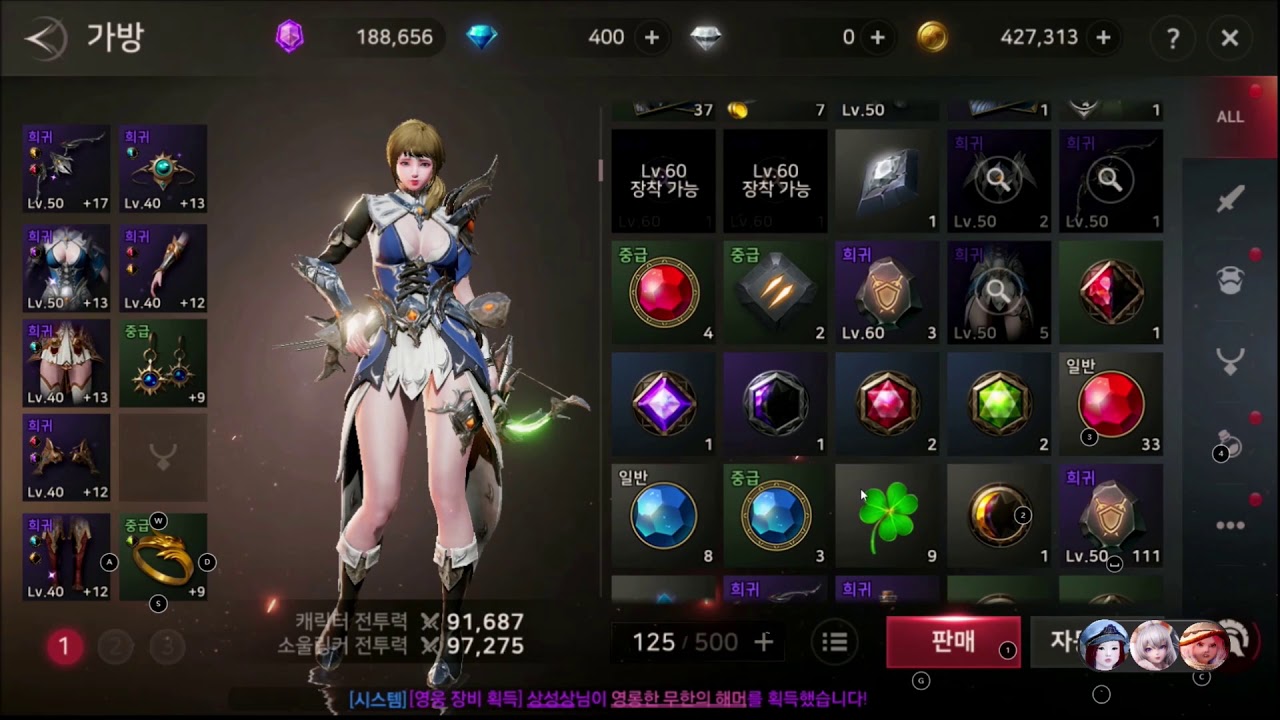Image resolution: width=1280 pixels, height=720 pixels.
Task: Tap the 판매 sell button
Action: tap(952, 642)
